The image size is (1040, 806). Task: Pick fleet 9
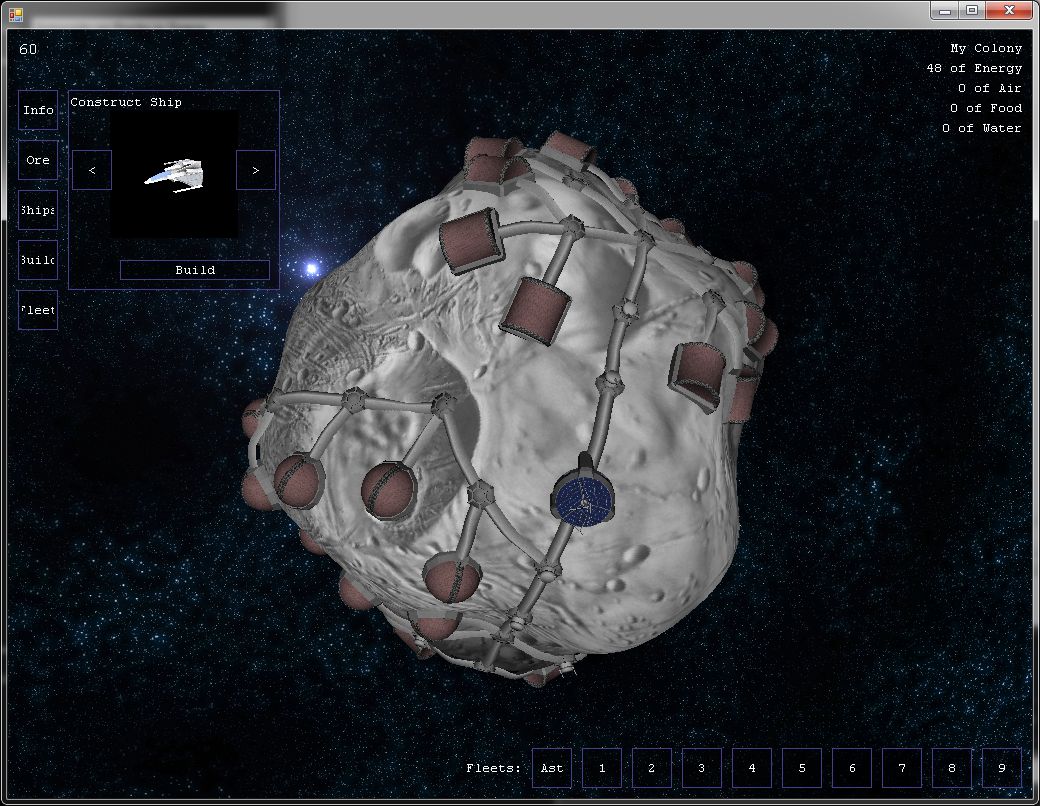point(1002,768)
